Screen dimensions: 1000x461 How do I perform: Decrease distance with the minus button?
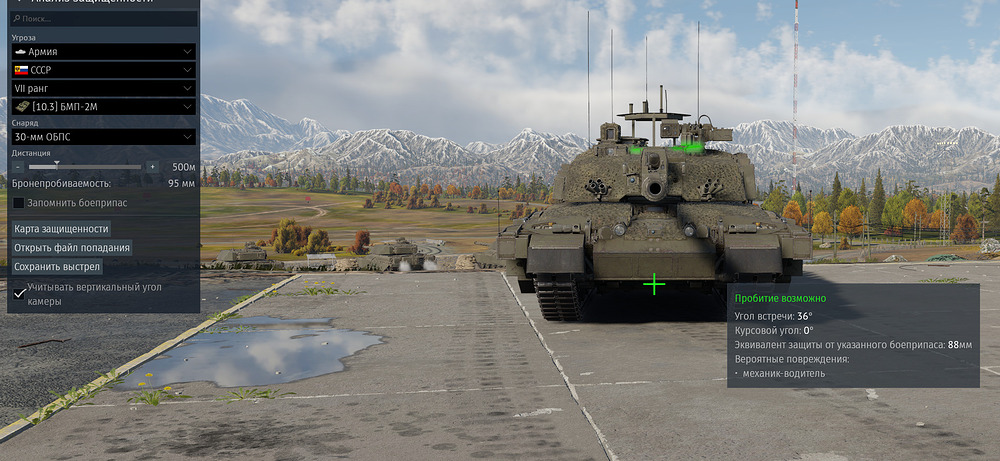click(18, 166)
